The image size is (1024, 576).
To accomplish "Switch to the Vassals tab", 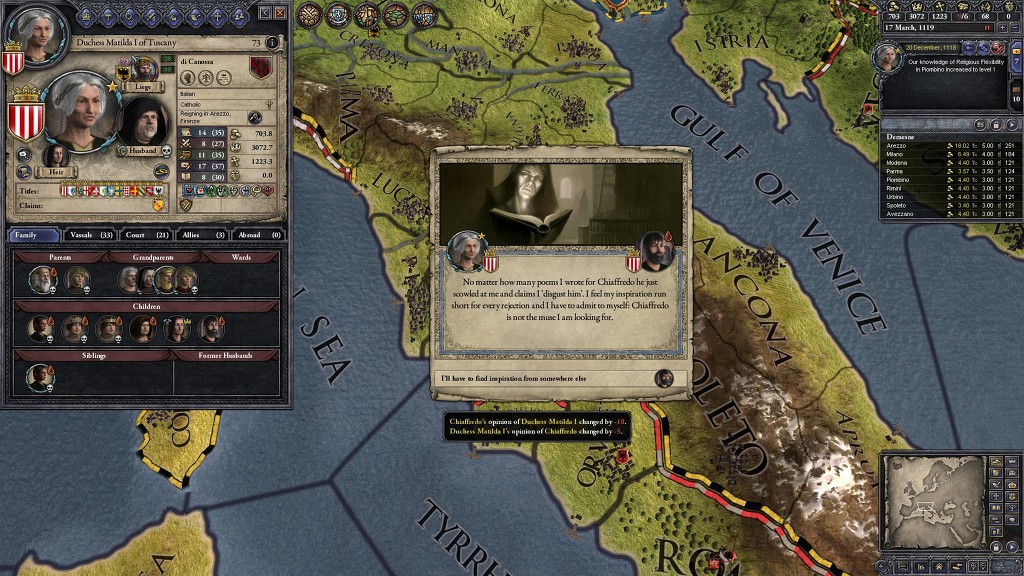I will pyautogui.click(x=94, y=235).
